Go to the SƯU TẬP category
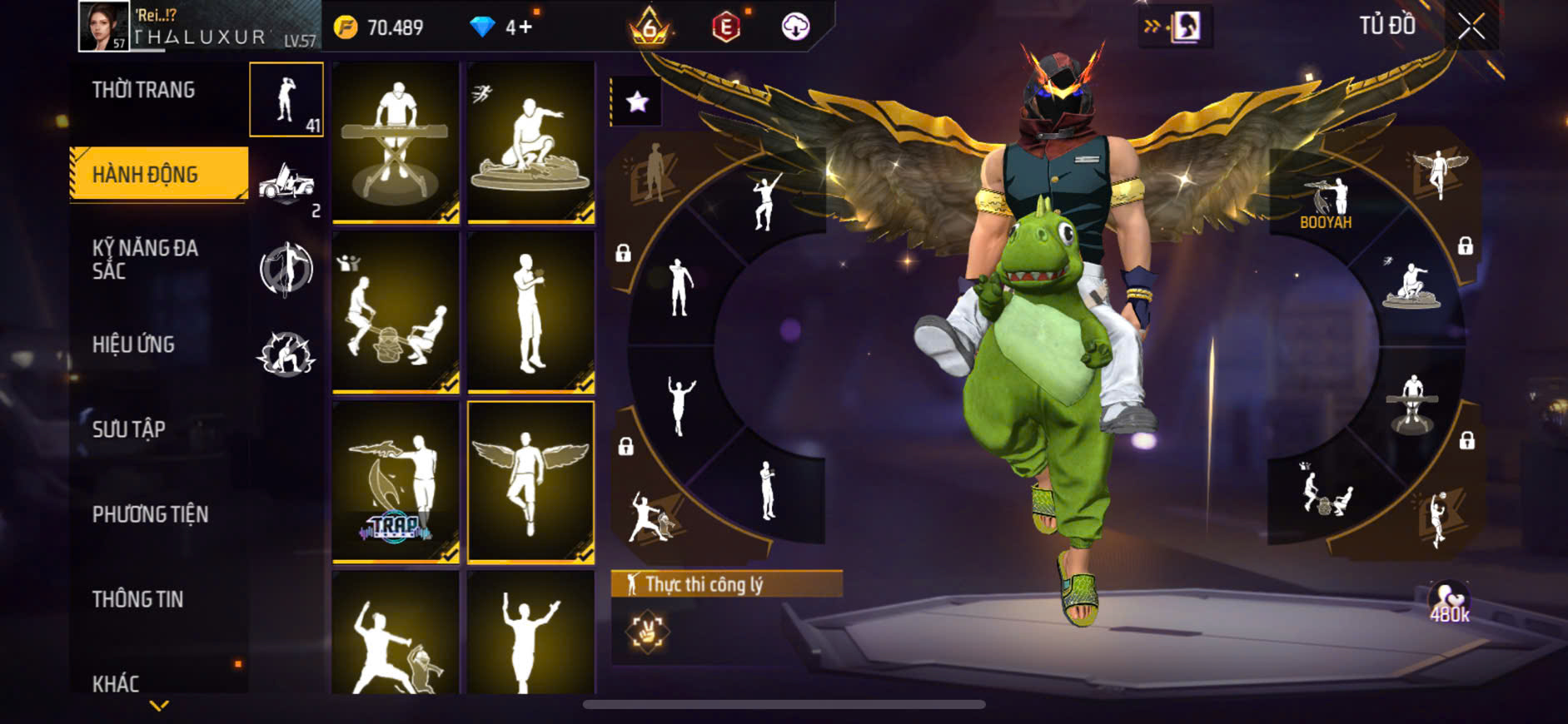 click(x=129, y=429)
